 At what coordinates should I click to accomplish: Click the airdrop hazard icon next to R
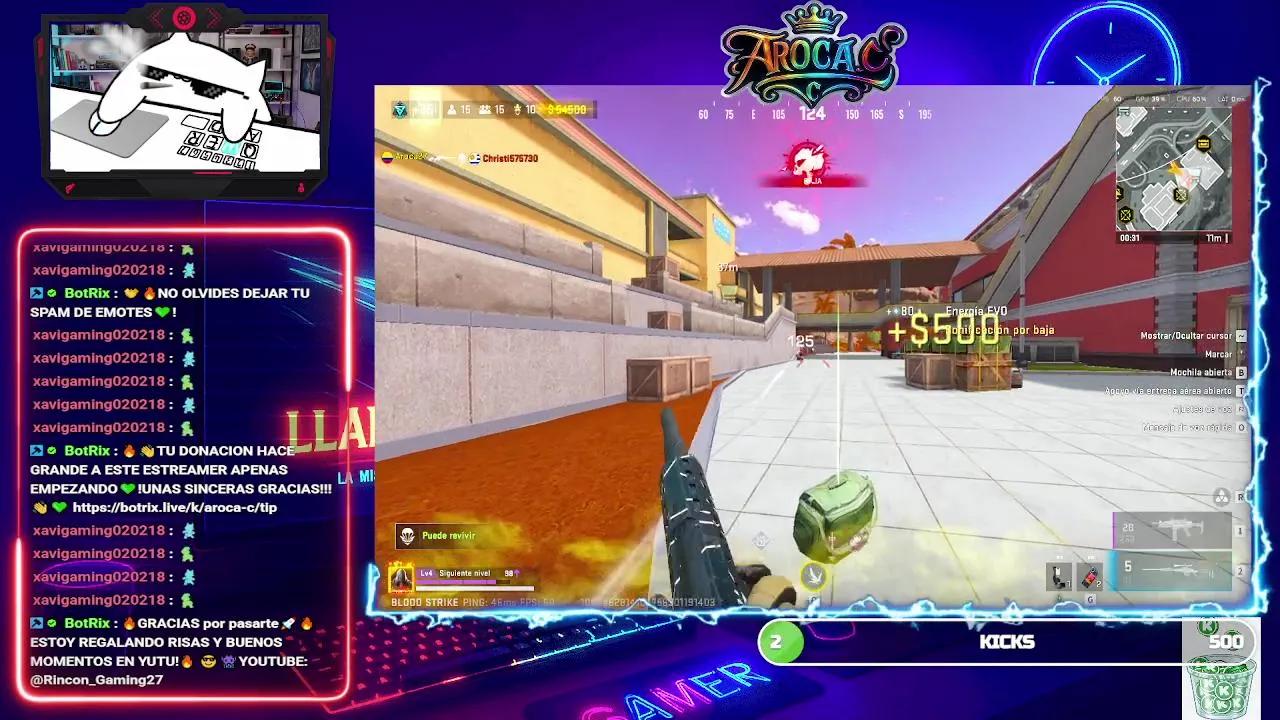(1221, 497)
